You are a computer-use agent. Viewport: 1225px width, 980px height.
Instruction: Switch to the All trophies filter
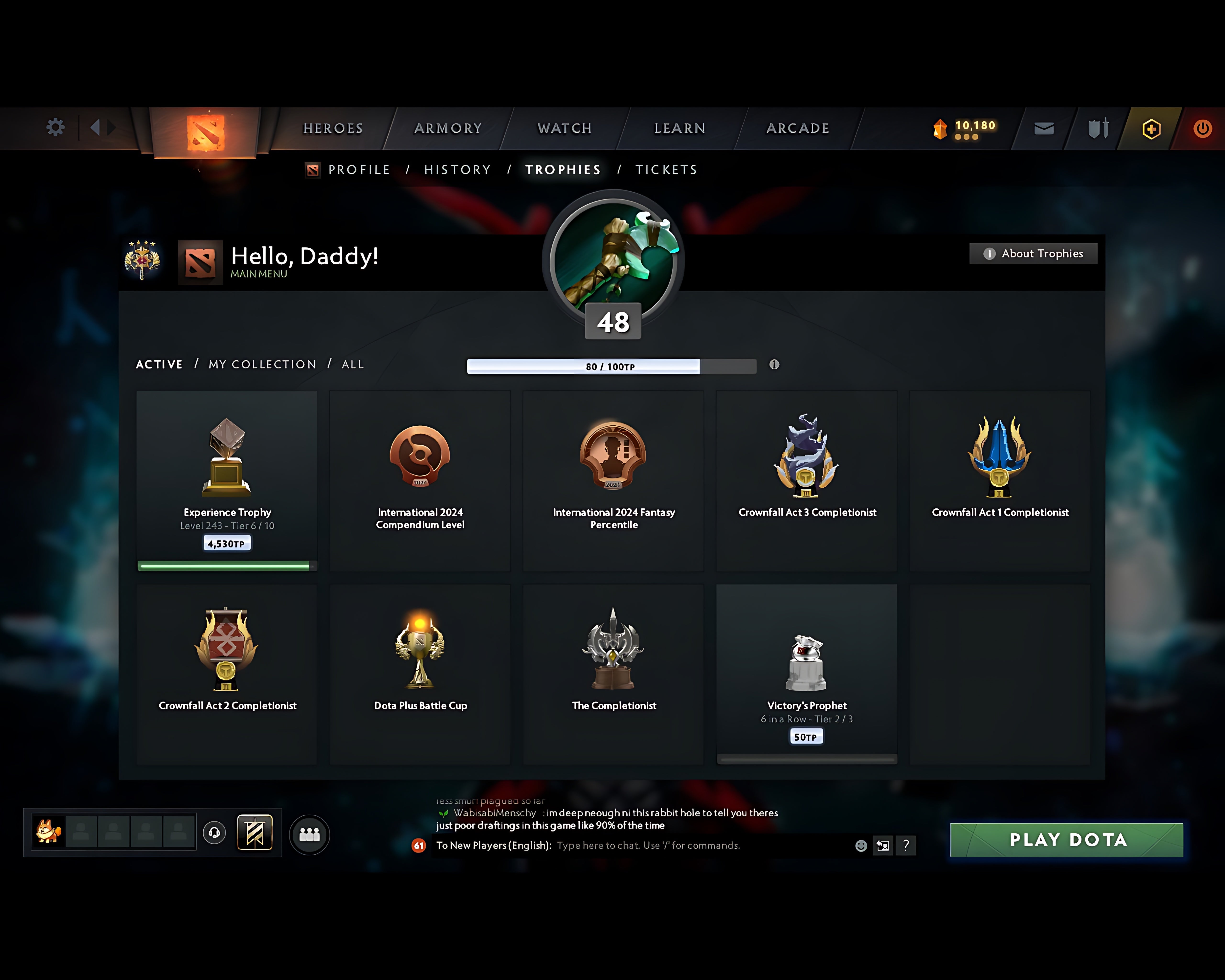352,364
